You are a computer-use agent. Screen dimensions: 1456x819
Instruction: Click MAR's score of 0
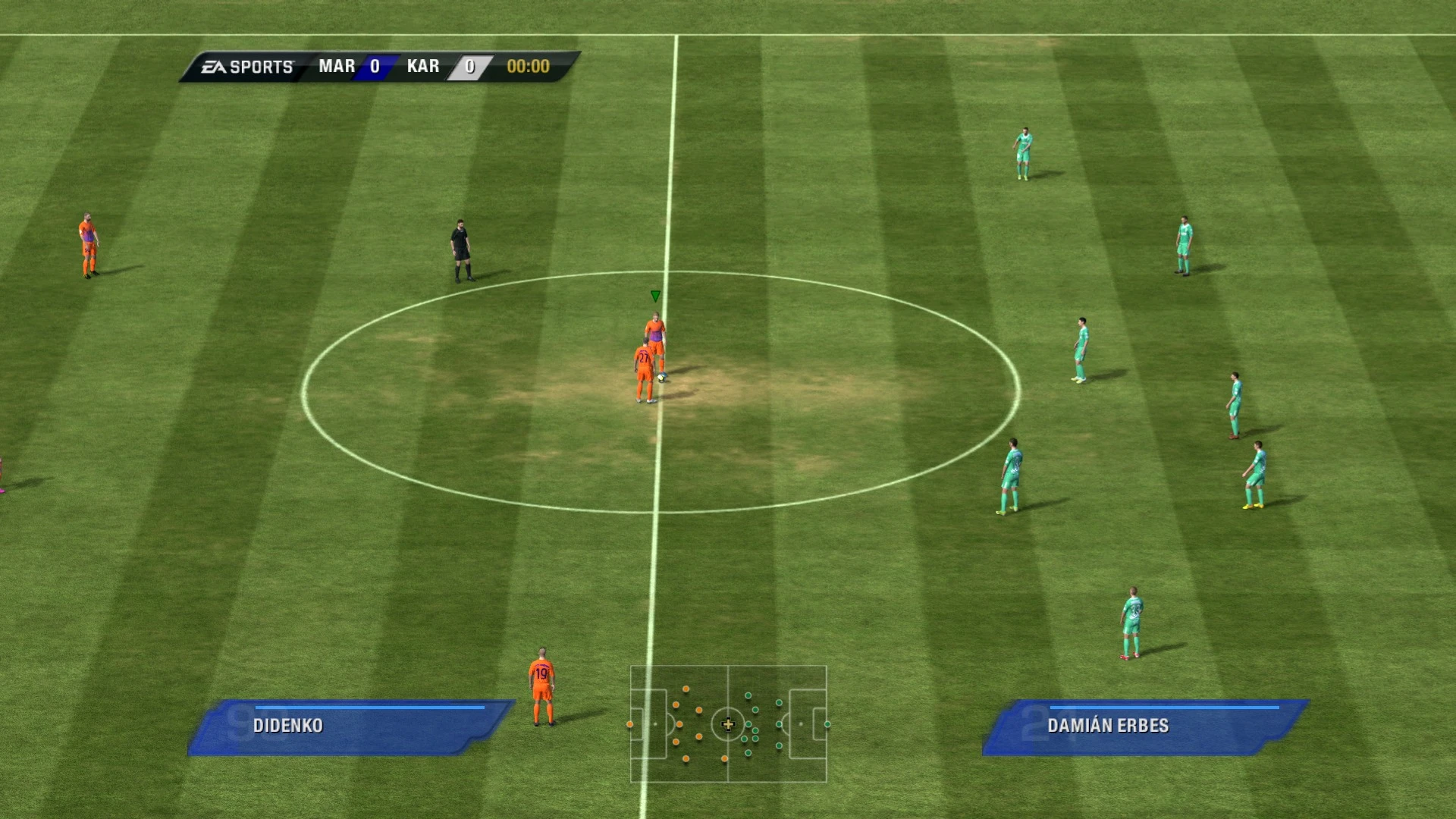[x=373, y=66]
